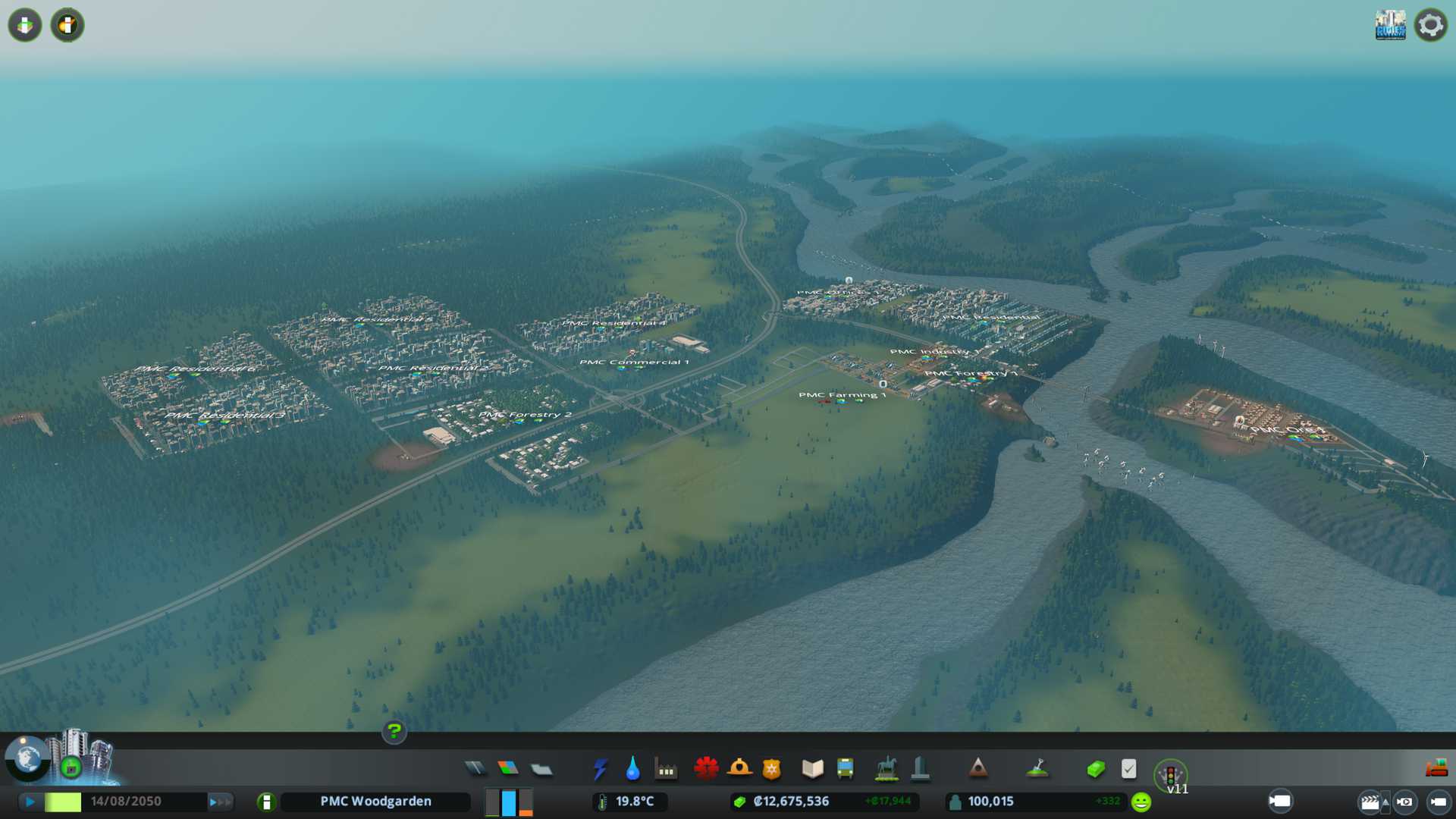Open the Roads build menu

pos(475,769)
